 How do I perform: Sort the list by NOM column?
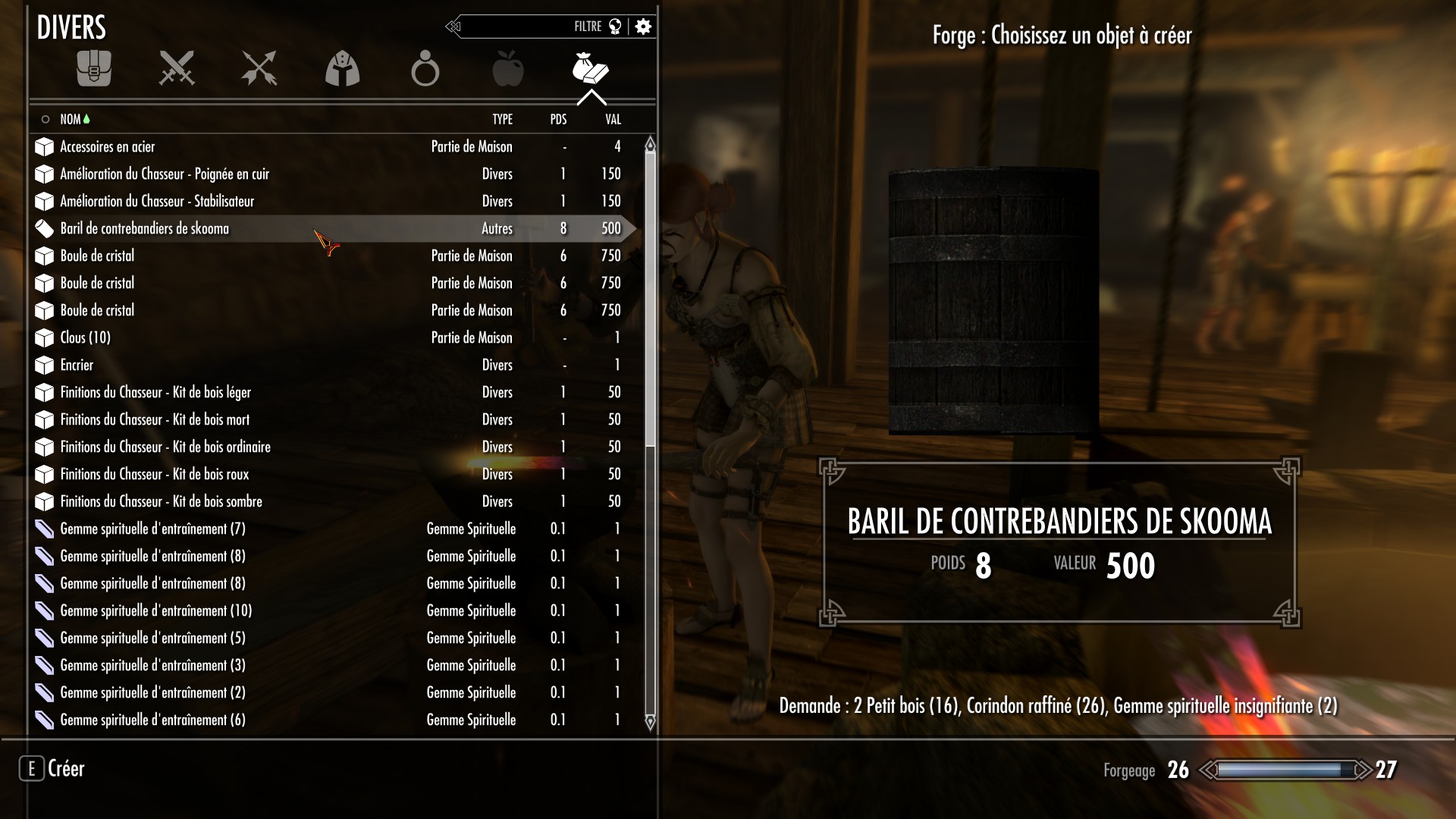click(71, 119)
